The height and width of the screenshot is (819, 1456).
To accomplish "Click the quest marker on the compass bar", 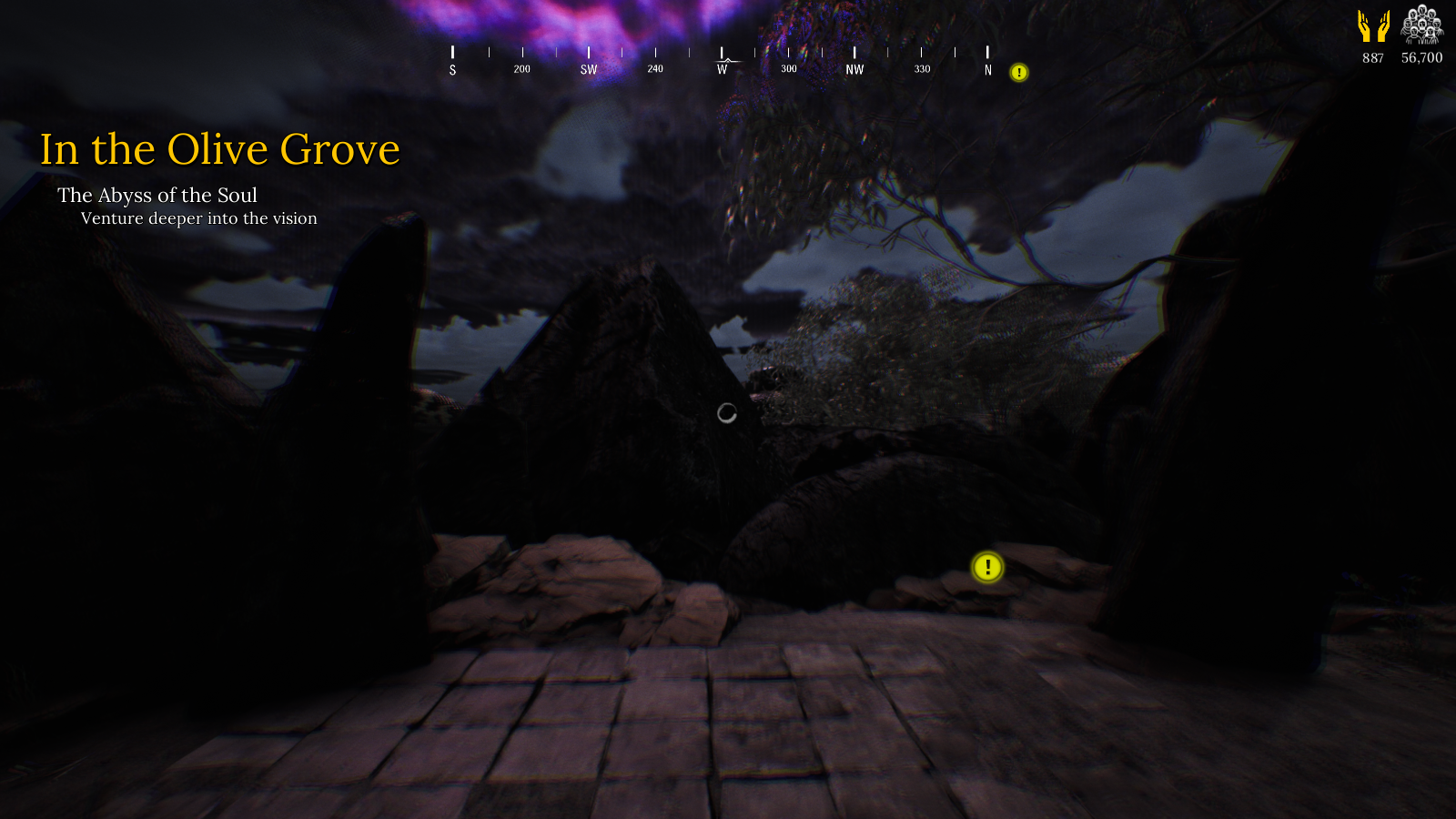I will pyautogui.click(x=1019, y=72).
